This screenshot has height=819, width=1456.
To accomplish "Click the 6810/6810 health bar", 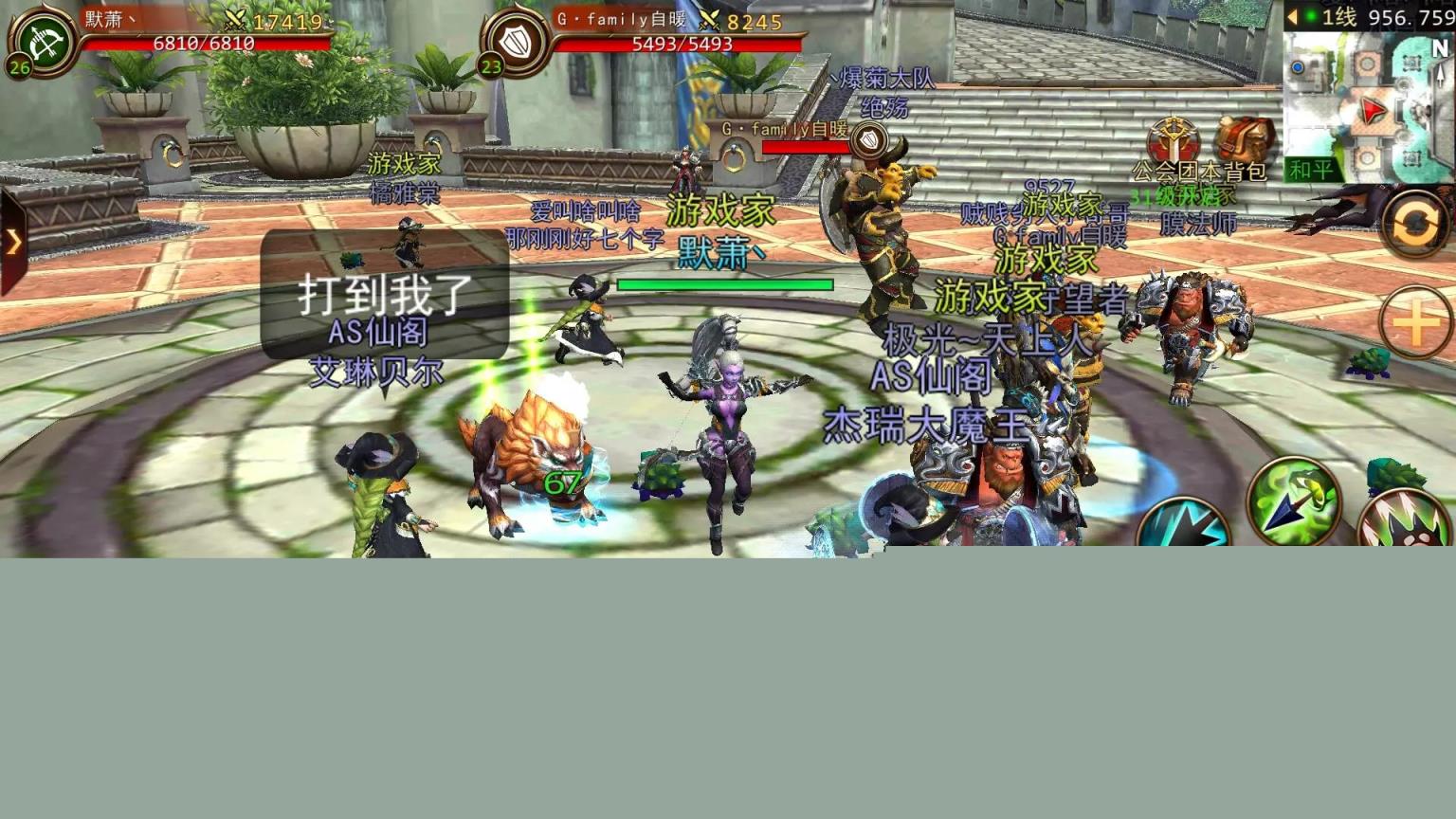I will click(204, 43).
